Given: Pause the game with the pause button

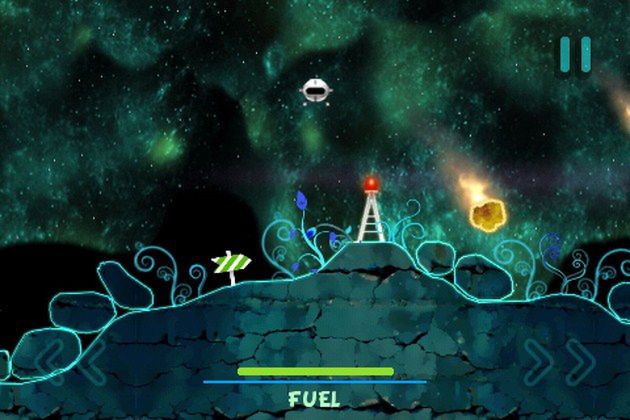Looking at the screenshot, I should (x=575, y=54).
